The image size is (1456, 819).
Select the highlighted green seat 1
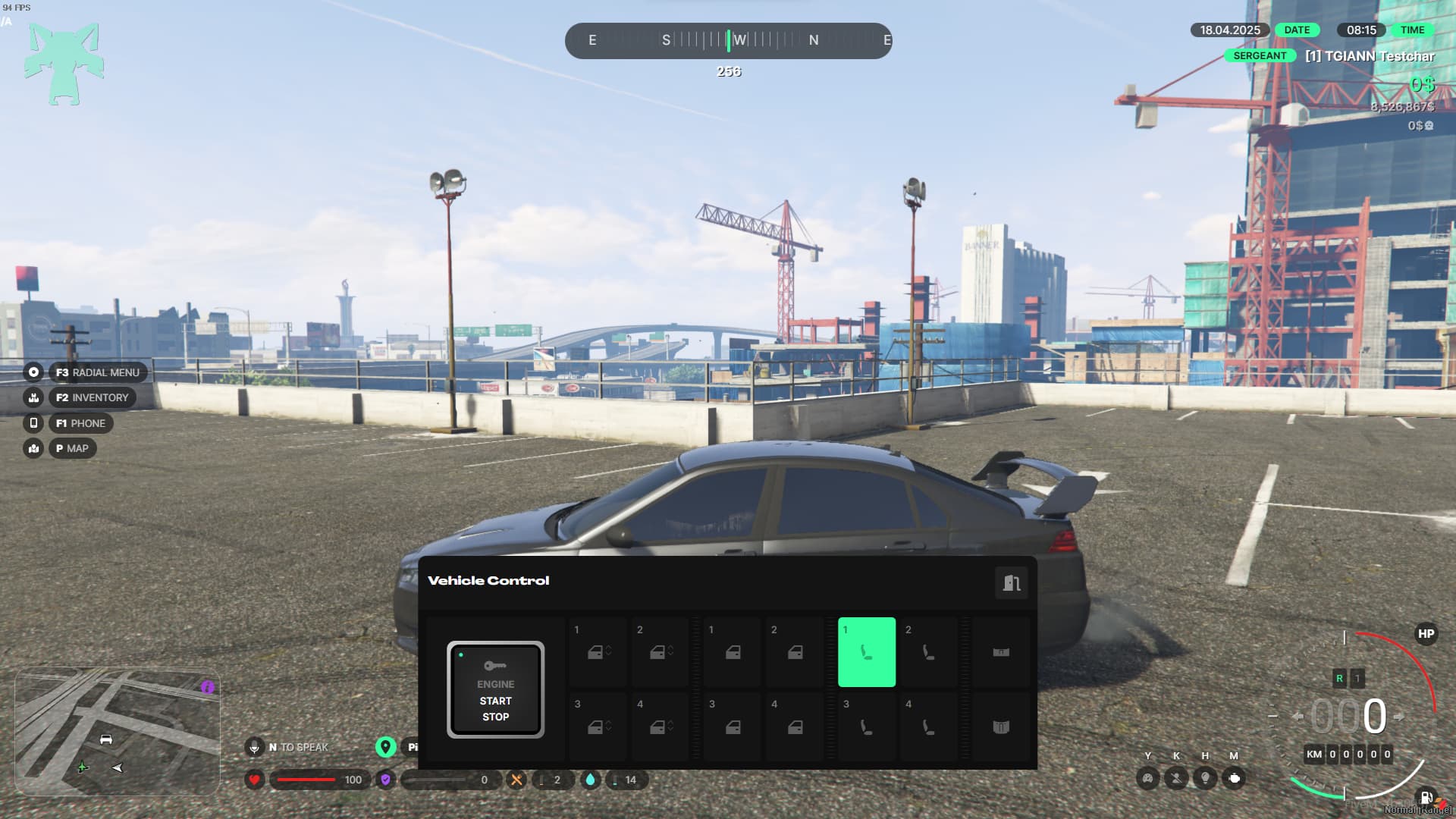[x=867, y=652]
